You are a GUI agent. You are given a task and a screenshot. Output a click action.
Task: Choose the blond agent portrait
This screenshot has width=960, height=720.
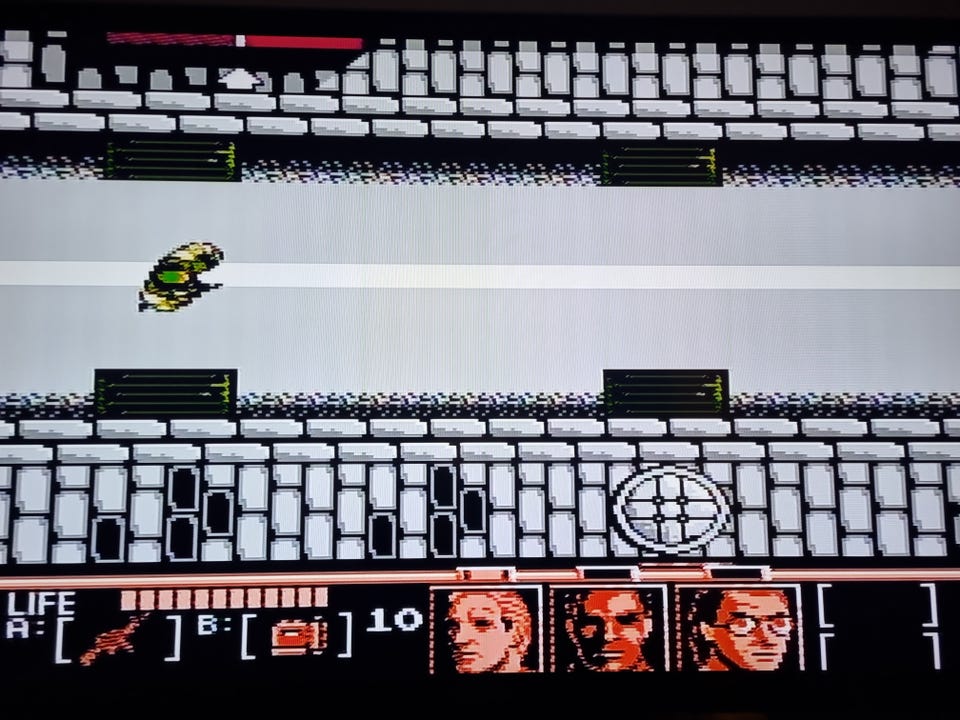click(x=486, y=629)
